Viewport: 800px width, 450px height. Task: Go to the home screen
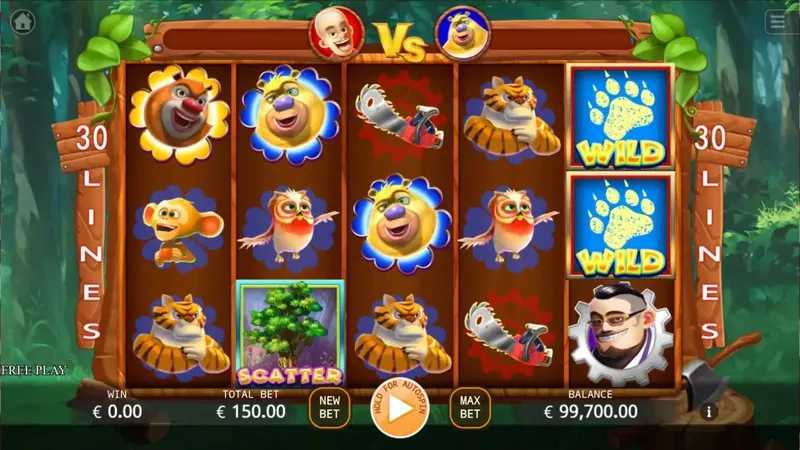22,23
